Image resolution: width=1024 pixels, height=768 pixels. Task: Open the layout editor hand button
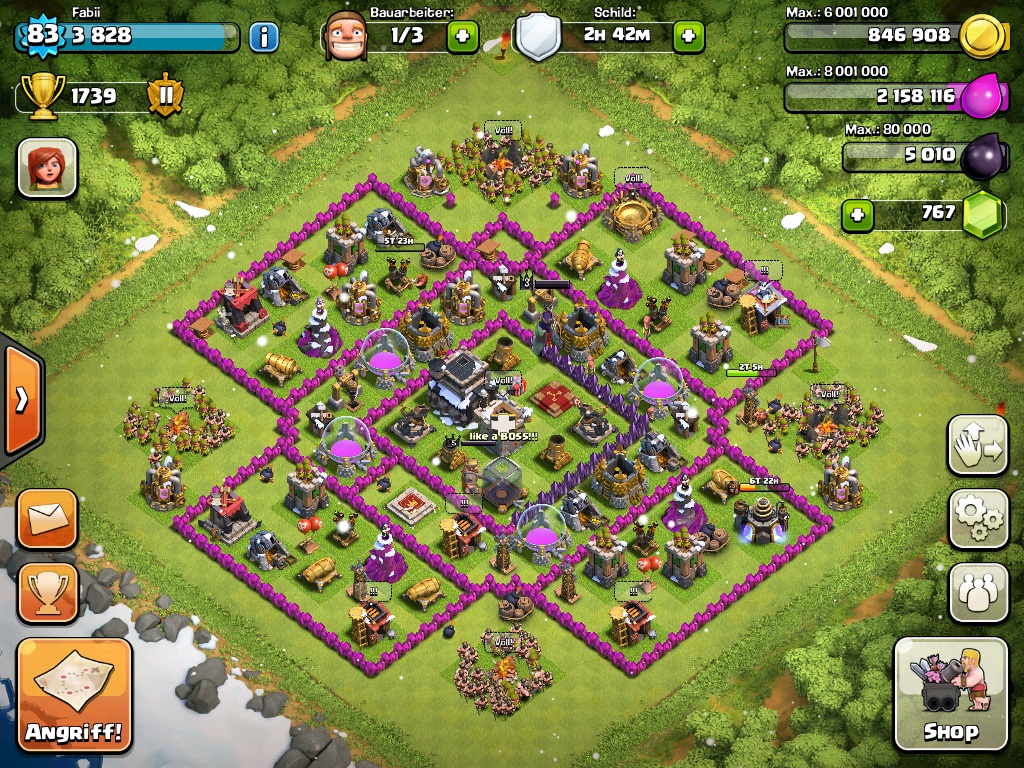978,445
